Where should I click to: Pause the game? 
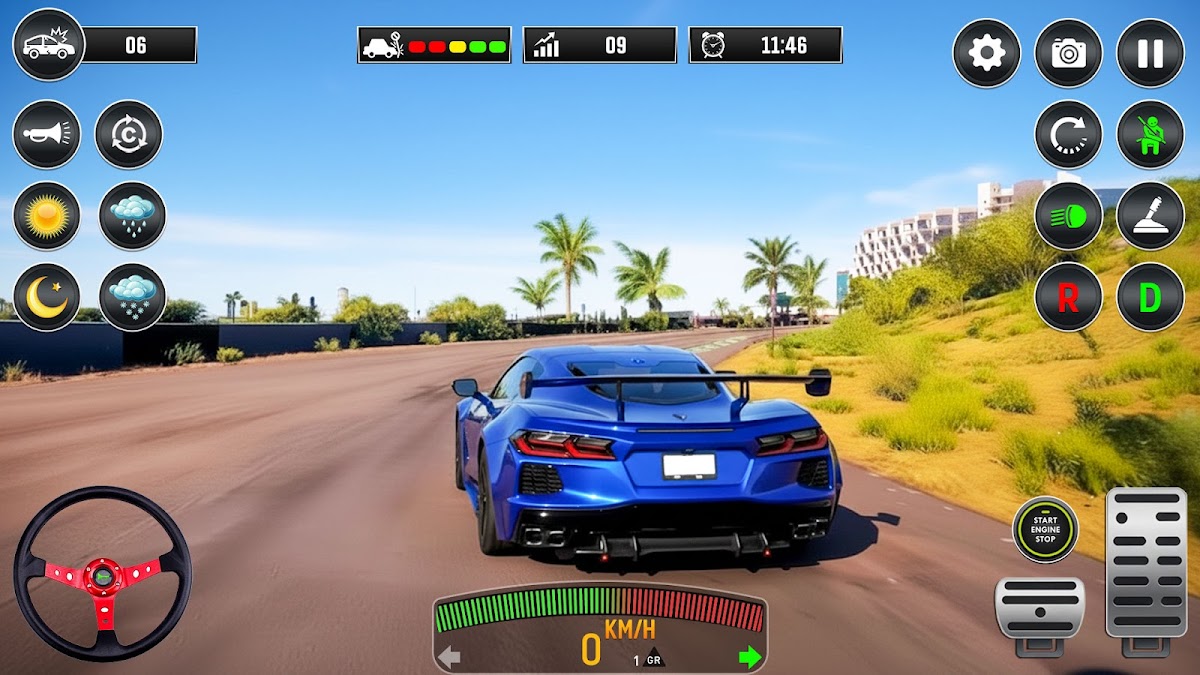[x=1150, y=53]
